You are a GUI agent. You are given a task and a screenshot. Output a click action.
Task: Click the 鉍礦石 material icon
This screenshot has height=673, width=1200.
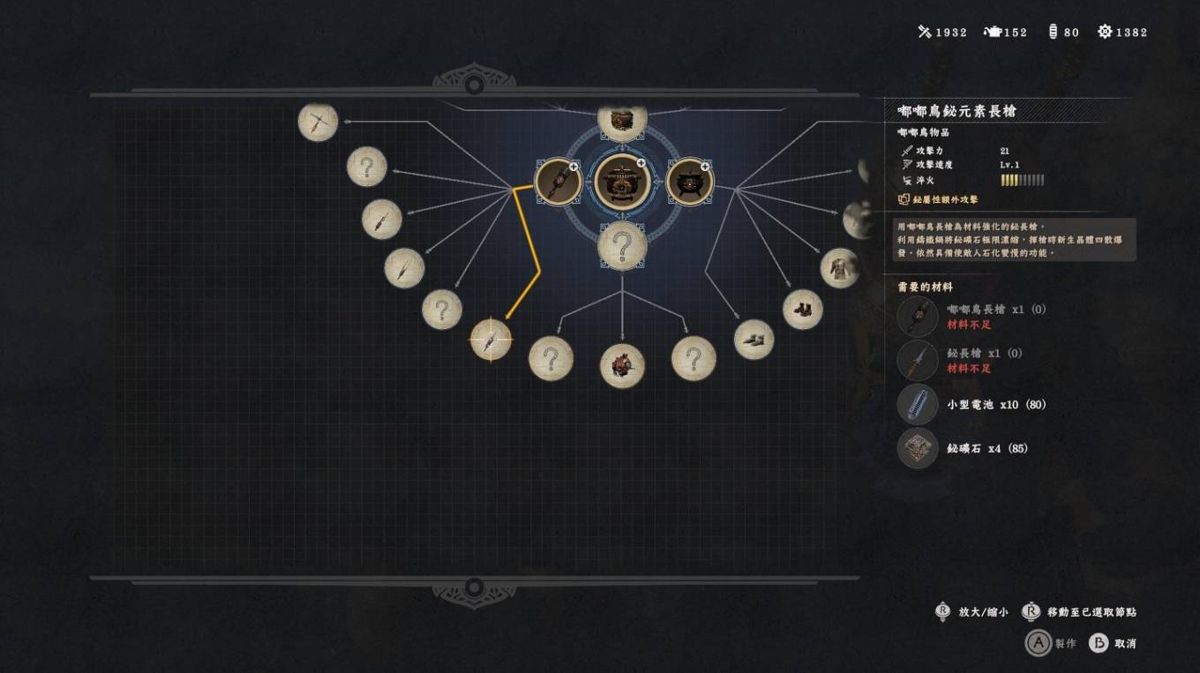pos(917,448)
